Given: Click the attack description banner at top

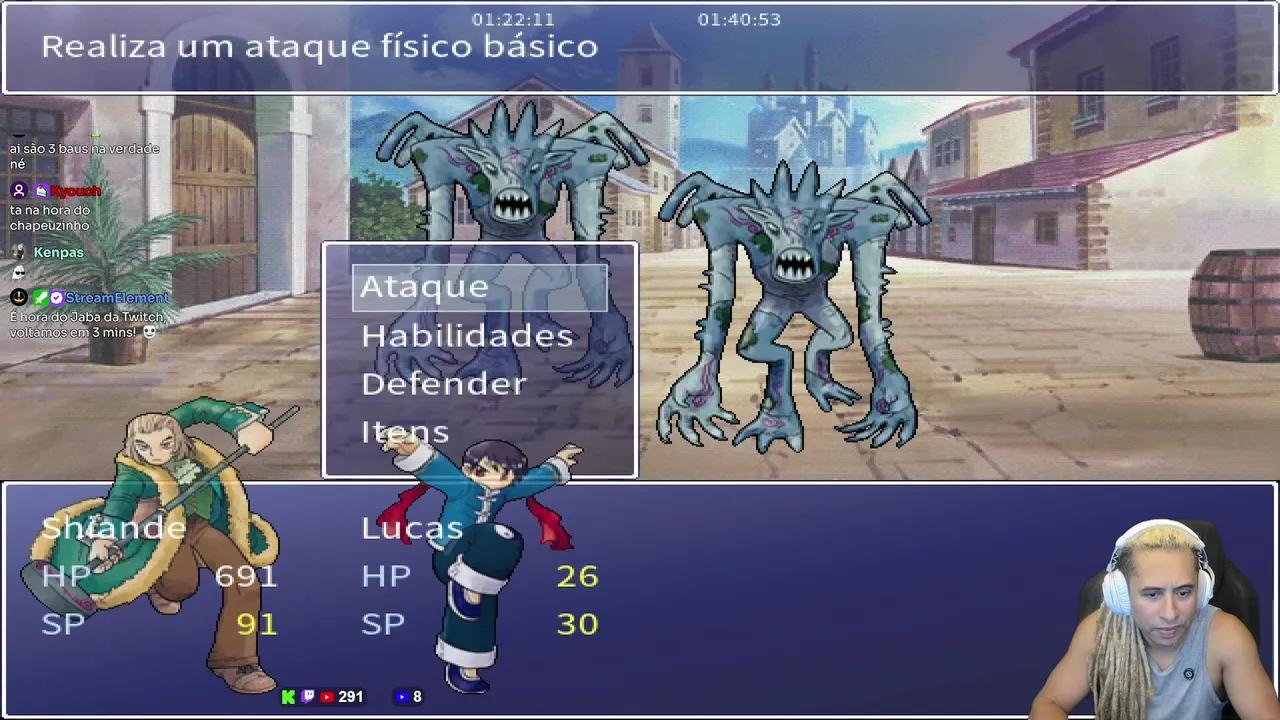Looking at the screenshot, I should coord(319,46).
